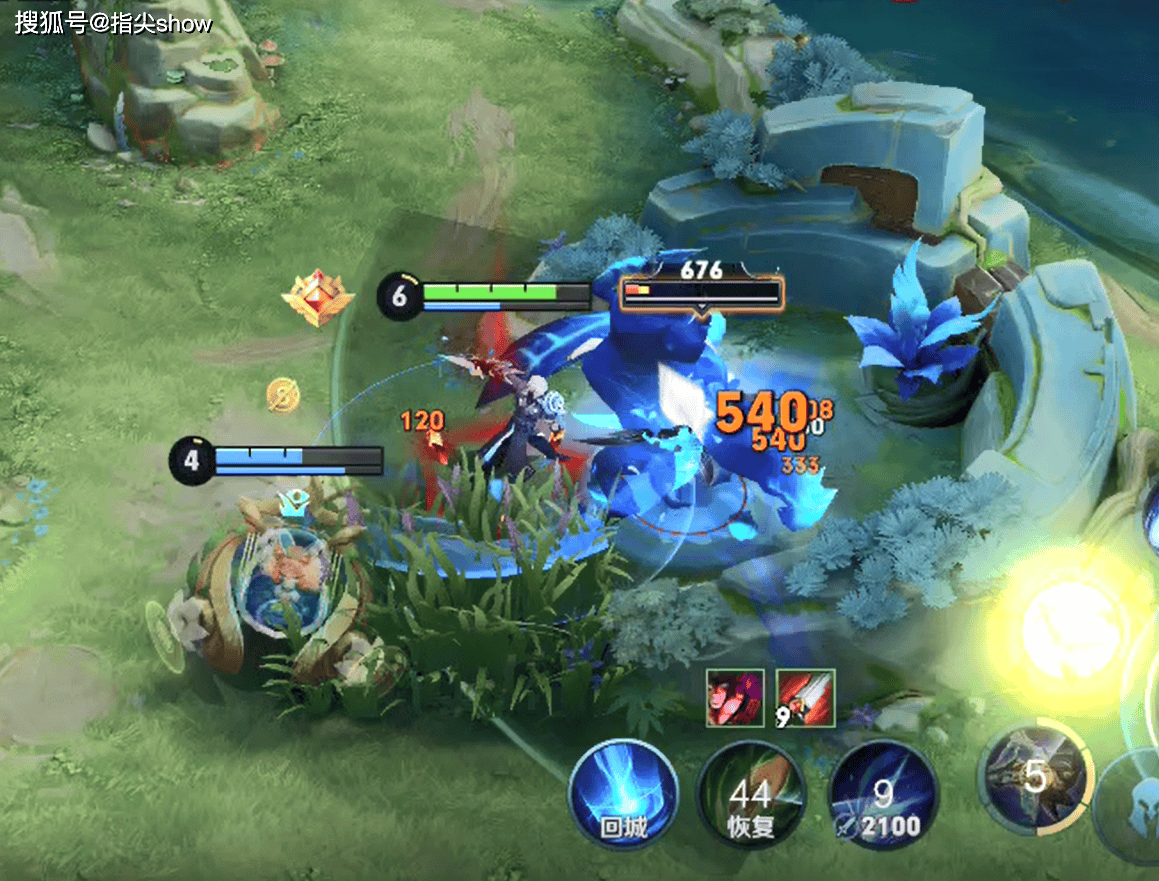The width and height of the screenshot is (1159, 881).
Task: Inspect the red sword buff icon
Action: coord(805,698)
